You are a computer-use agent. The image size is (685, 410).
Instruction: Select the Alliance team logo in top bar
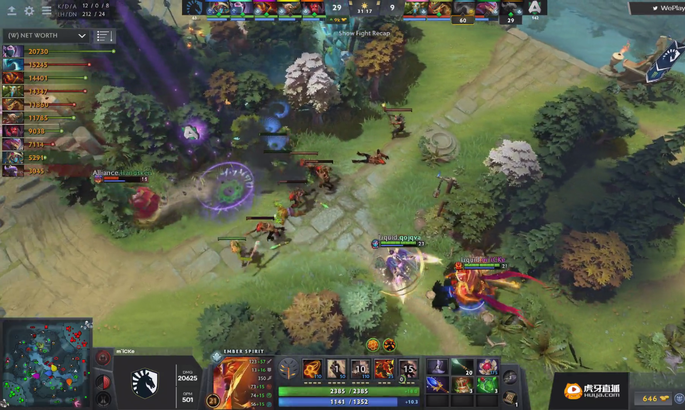(x=535, y=8)
